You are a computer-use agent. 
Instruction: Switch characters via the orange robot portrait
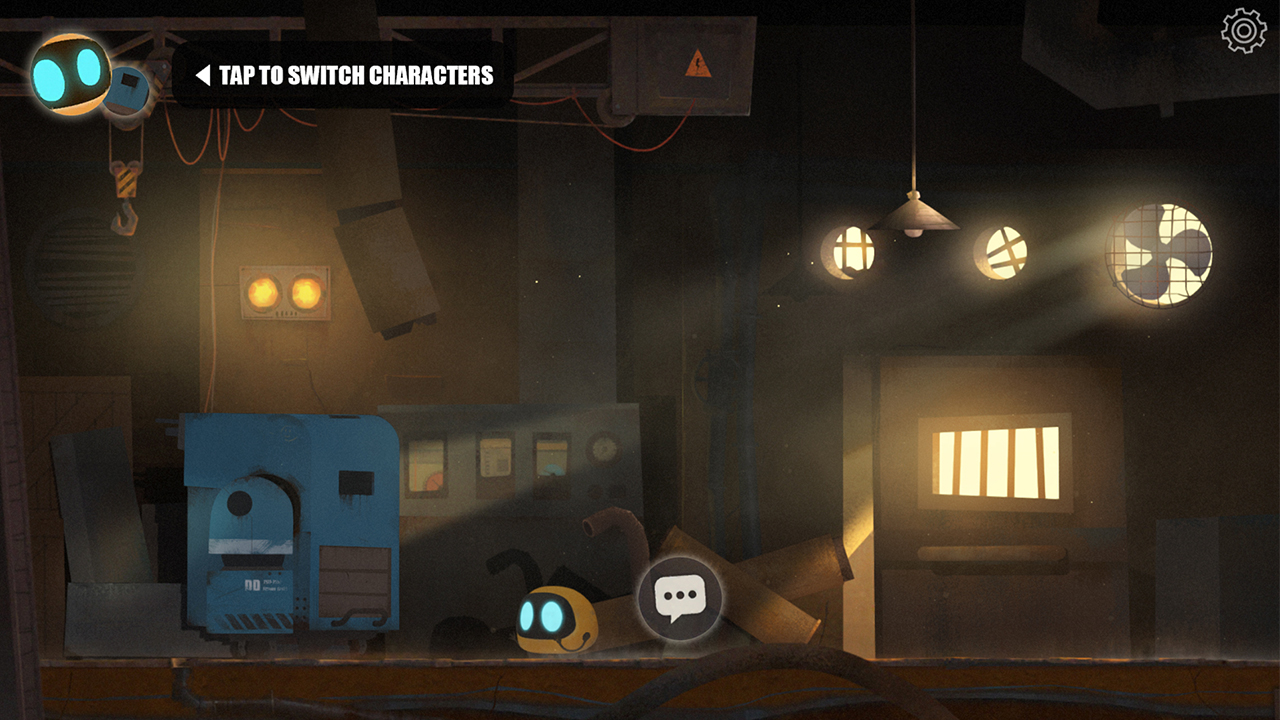(68, 73)
